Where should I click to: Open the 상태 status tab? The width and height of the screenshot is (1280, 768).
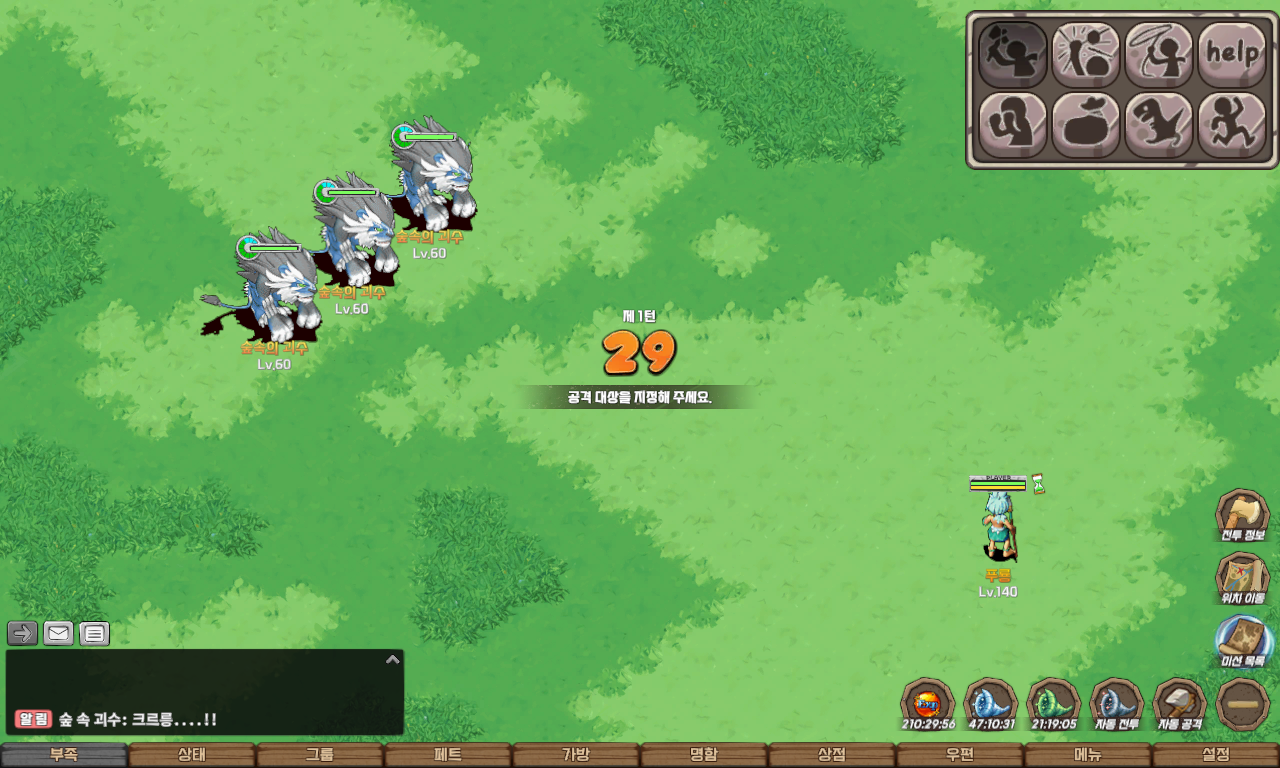(x=192, y=755)
